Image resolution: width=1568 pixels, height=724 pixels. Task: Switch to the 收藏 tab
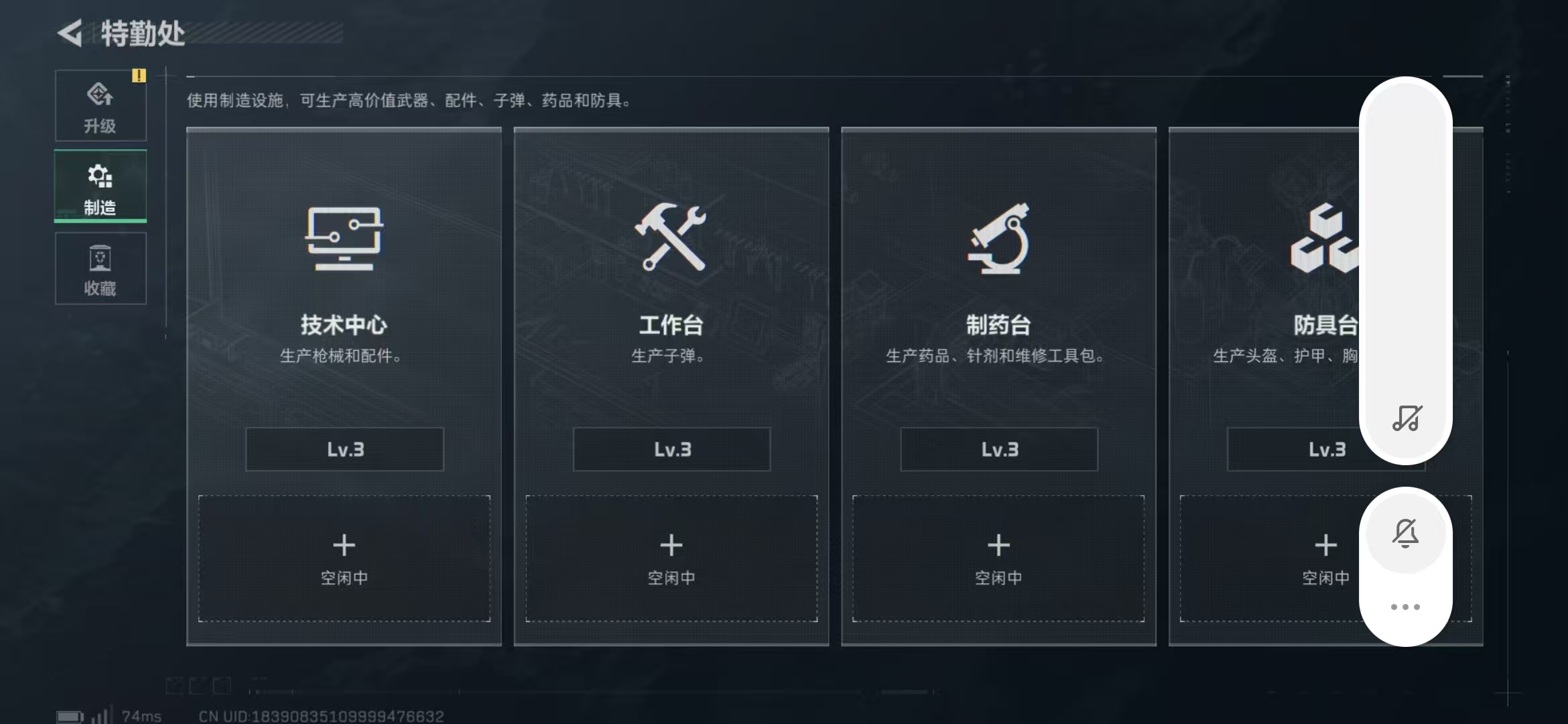(100, 268)
